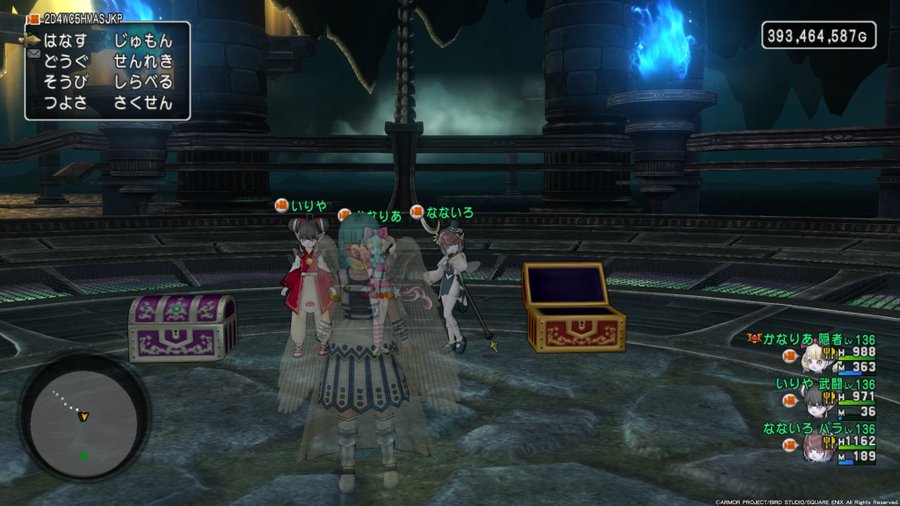Screen dimensions: 900x506
Task: Open the どうぐ (Items) menu
Action: pyautogui.click(x=65, y=62)
